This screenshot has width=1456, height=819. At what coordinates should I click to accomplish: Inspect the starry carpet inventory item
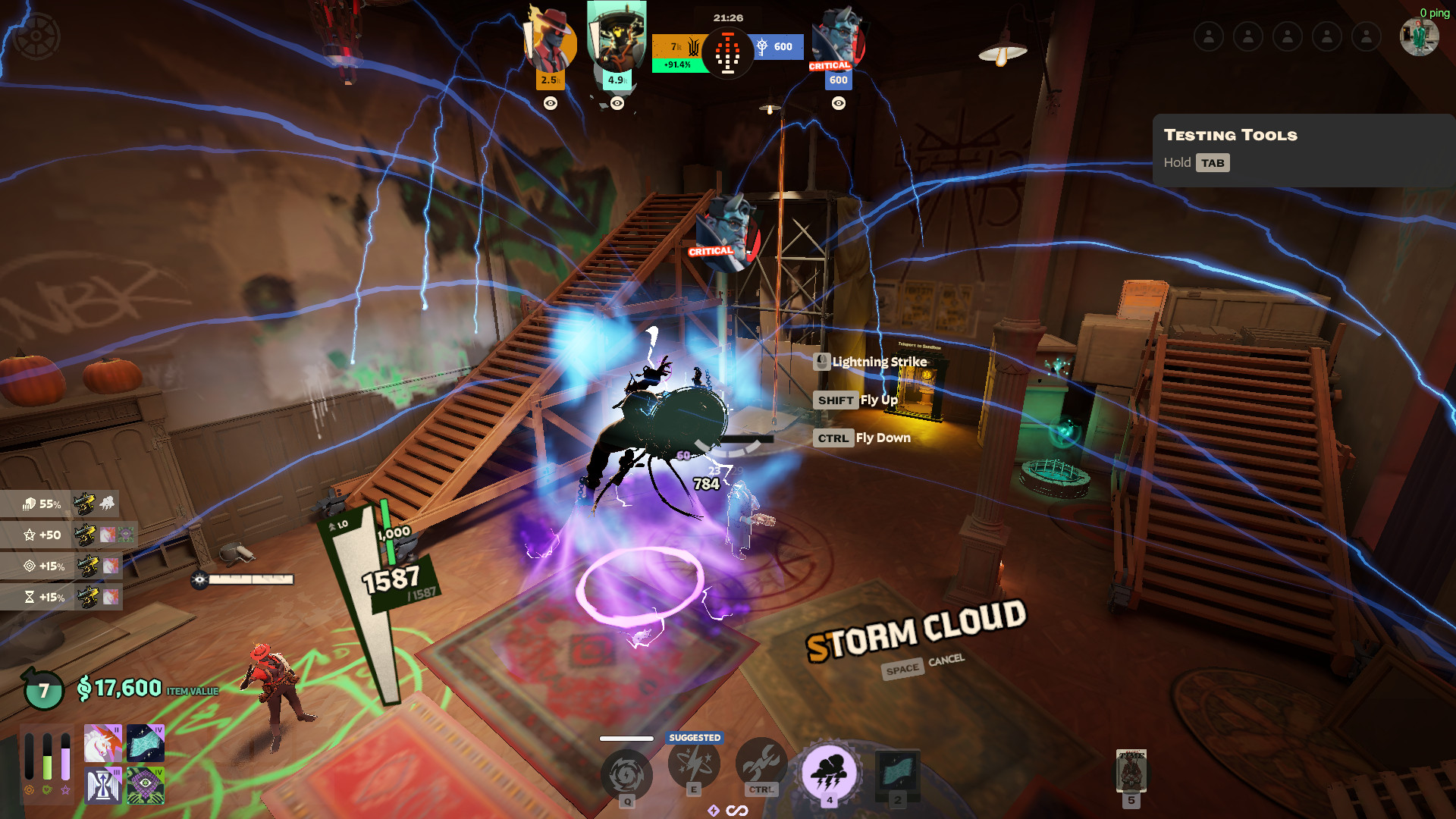tap(146, 743)
